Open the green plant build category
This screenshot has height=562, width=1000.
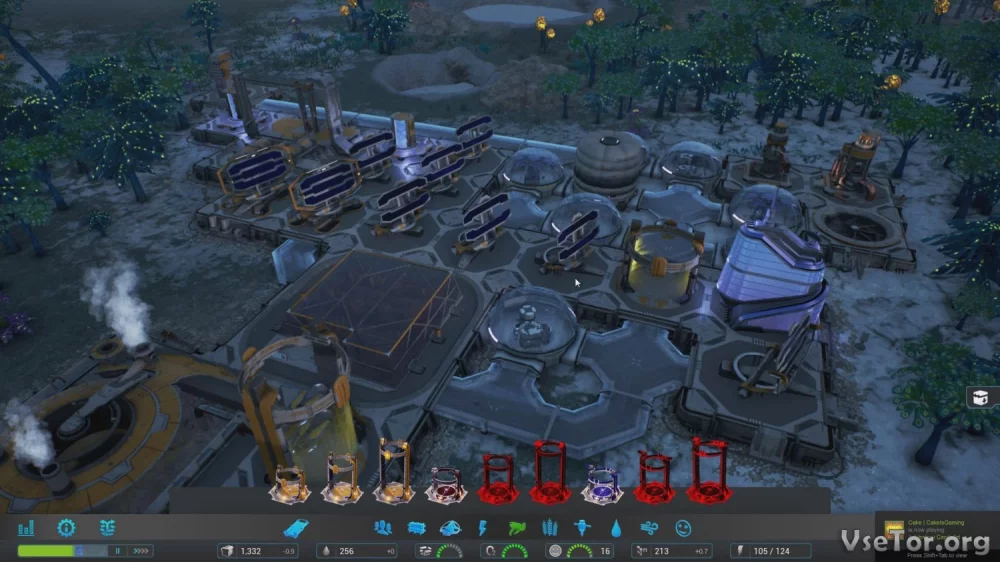tap(516, 527)
